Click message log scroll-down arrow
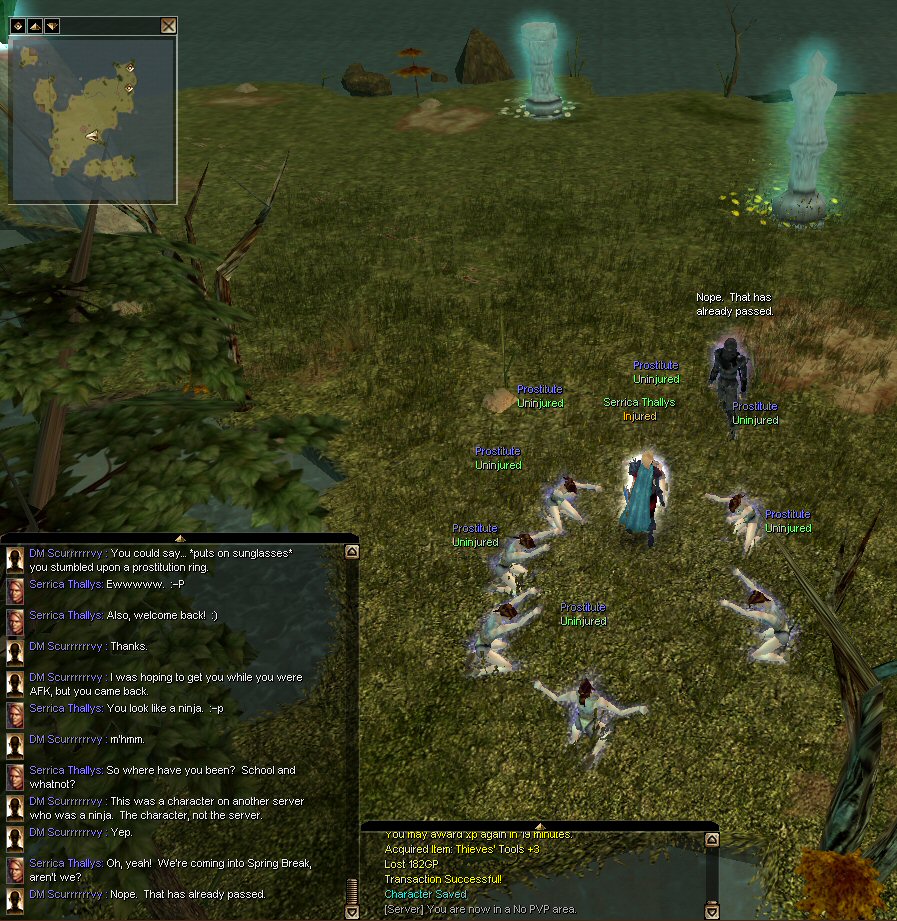 click(x=711, y=912)
